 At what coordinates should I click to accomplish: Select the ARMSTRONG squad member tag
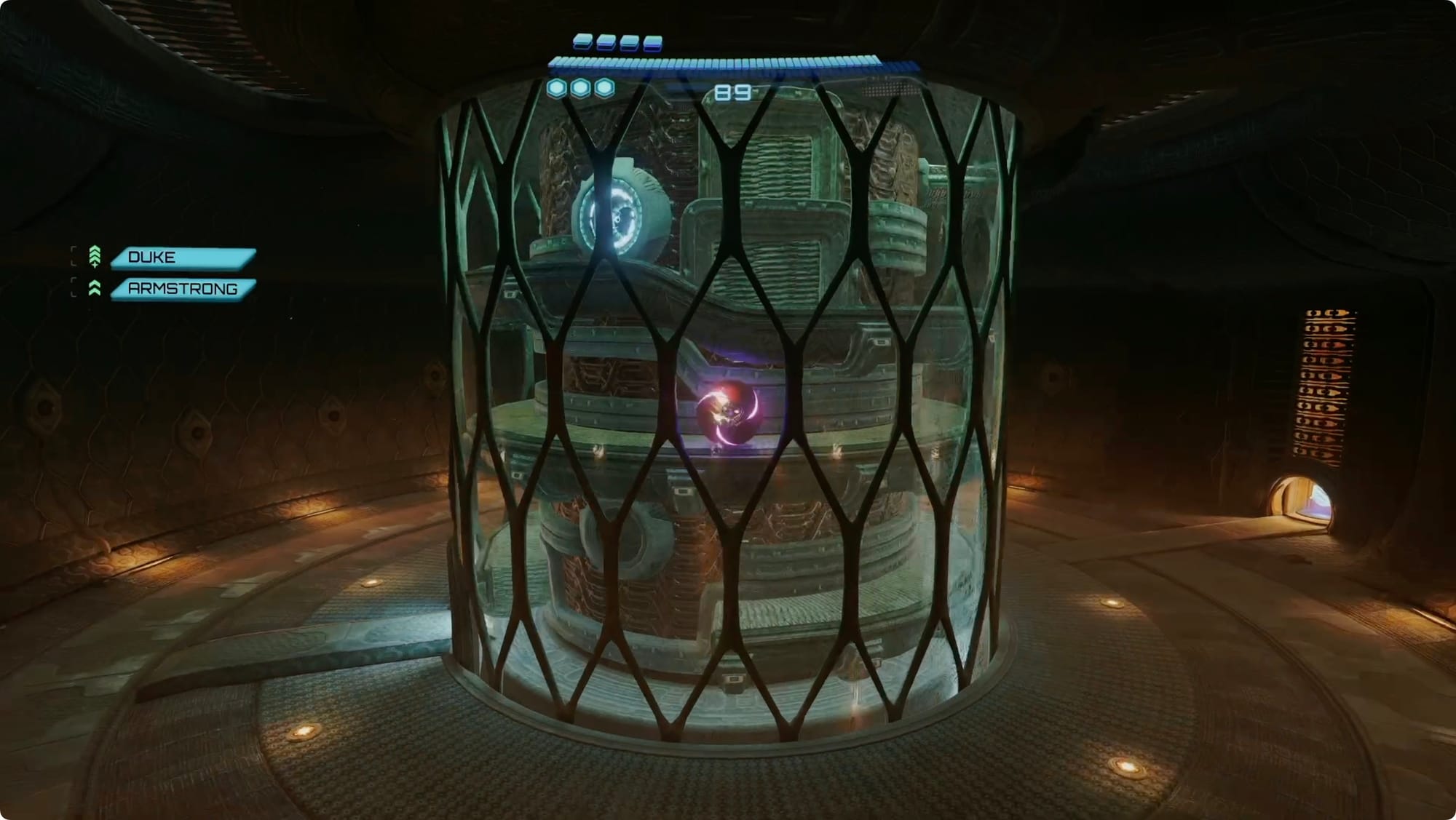point(182,289)
